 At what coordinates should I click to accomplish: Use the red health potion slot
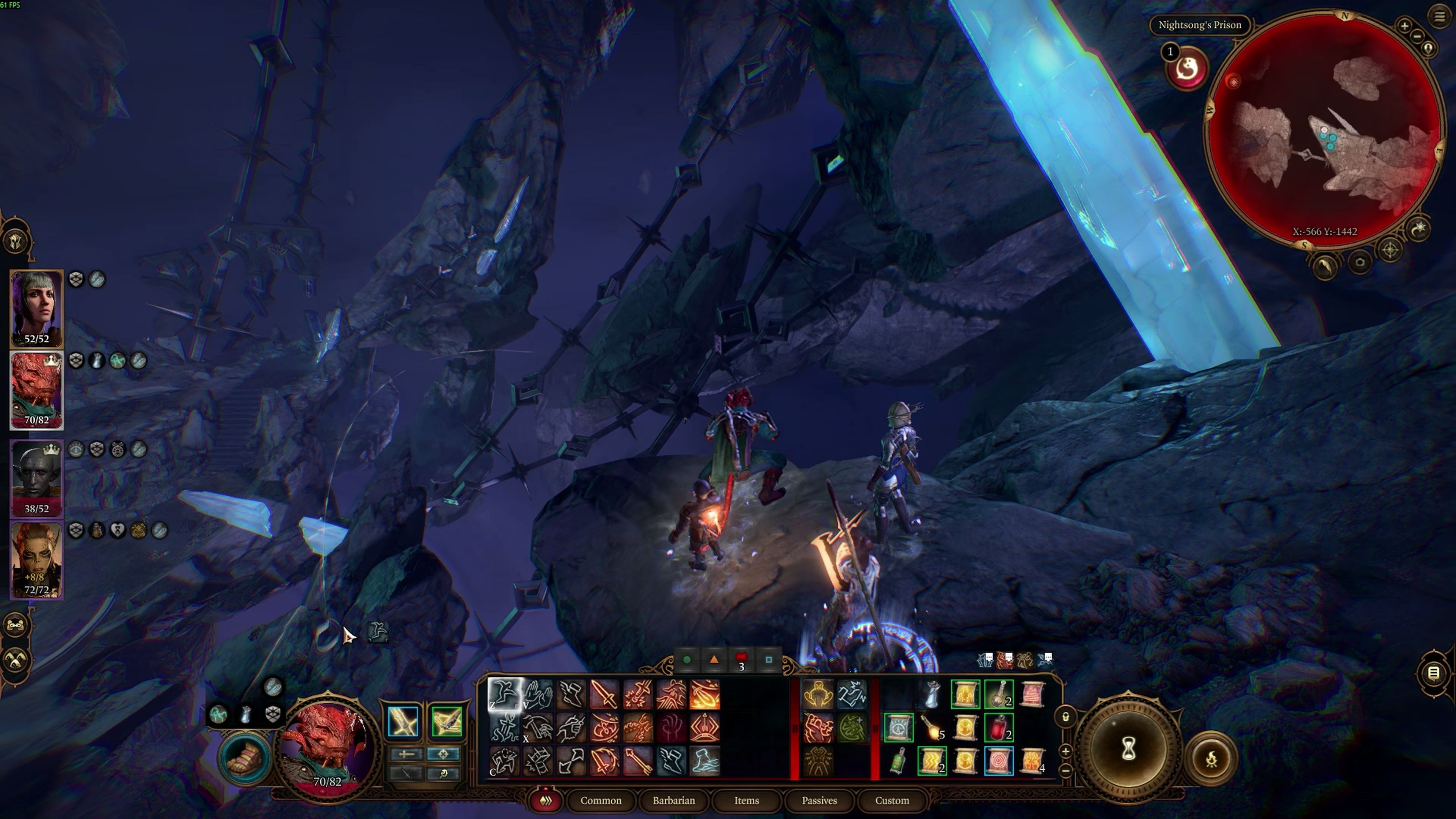pos(999,728)
